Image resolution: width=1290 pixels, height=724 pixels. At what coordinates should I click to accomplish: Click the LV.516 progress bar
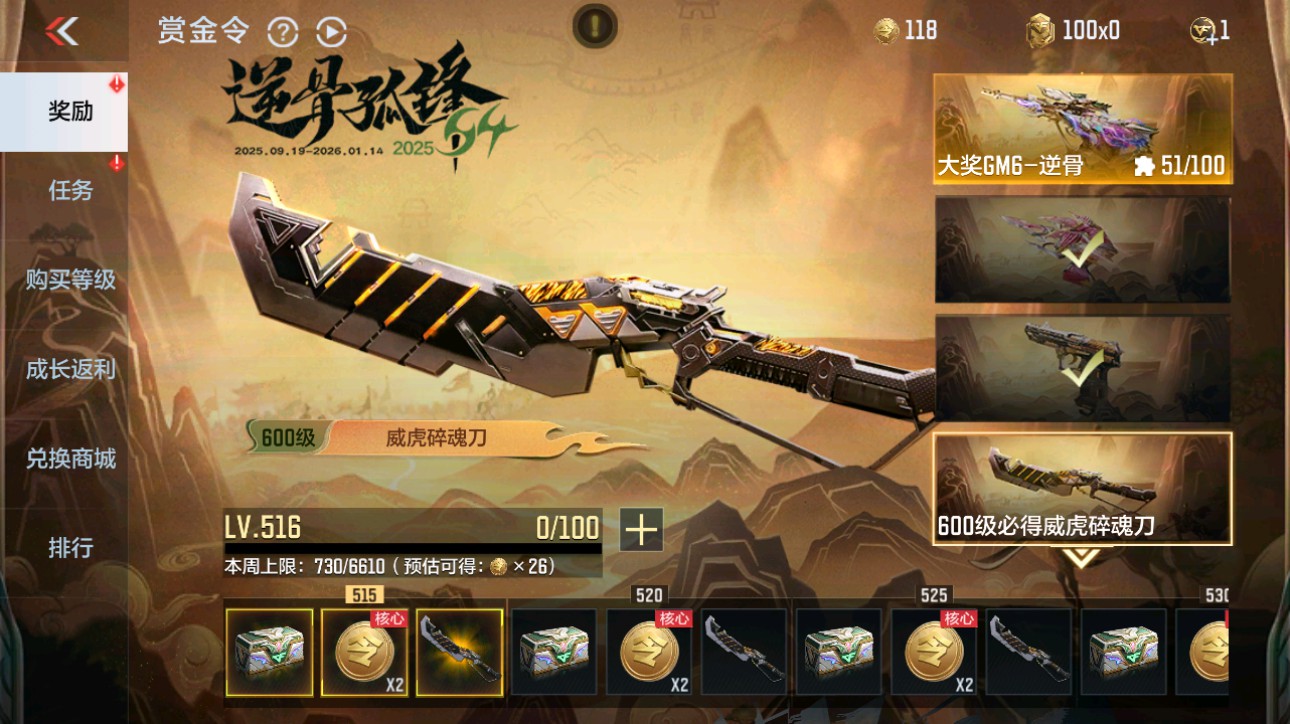410,531
